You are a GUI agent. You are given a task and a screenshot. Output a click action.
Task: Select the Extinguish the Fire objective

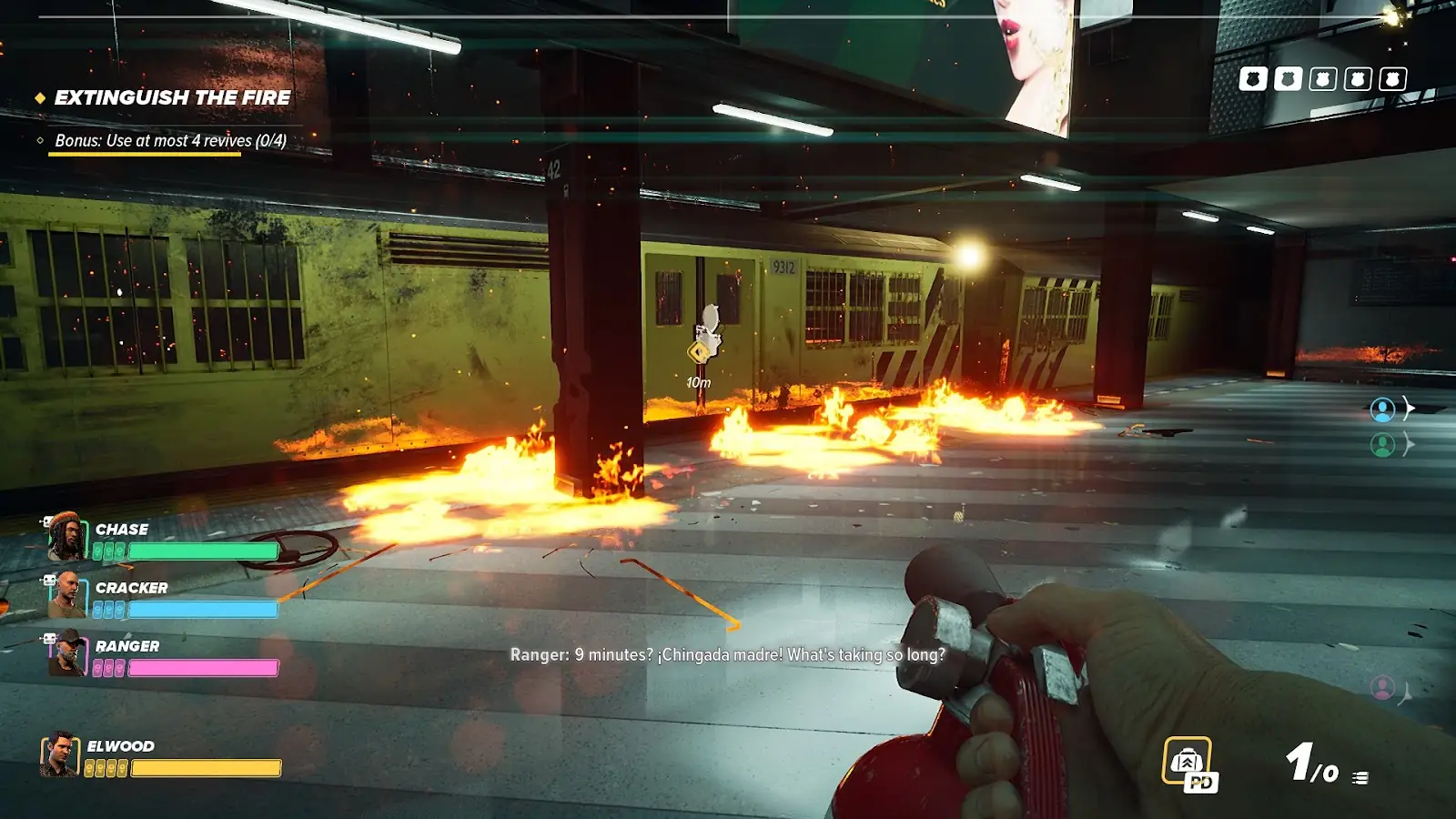(172, 97)
